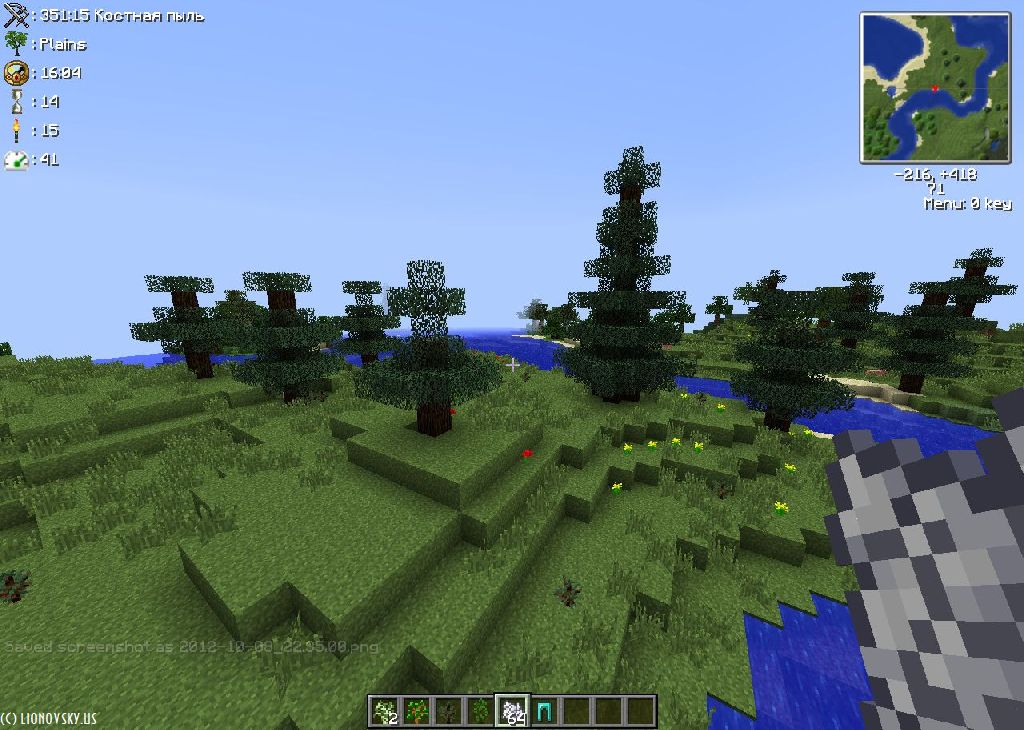Select the bright green sapling hotbar slot
Image resolution: width=1024 pixels, height=730 pixels.
481,711
